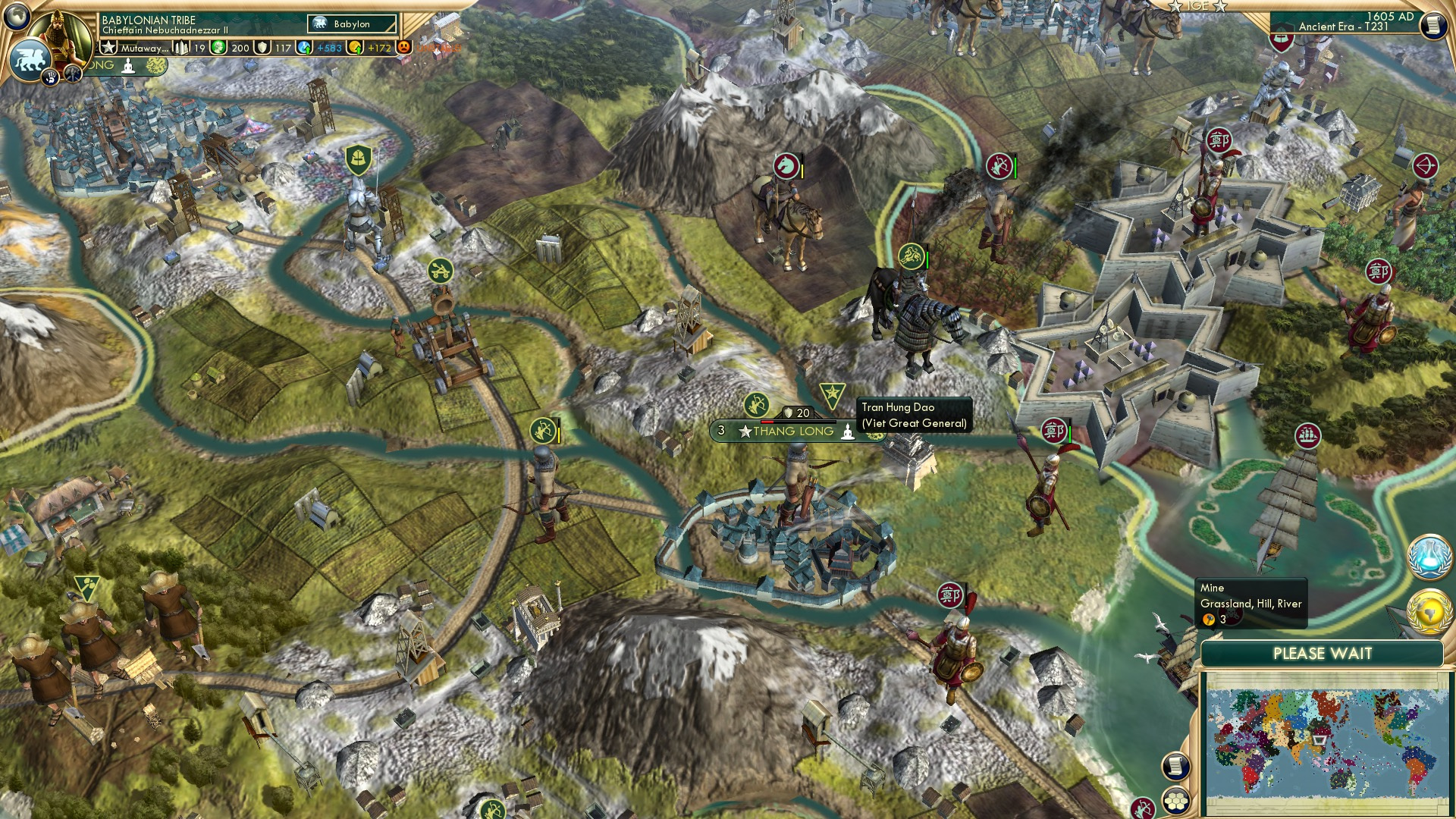Image resolution: width=1456 pixels, height=819 pixels.
Task: Open the scroll icon beside the minimap
Action: coord(1176,765)
